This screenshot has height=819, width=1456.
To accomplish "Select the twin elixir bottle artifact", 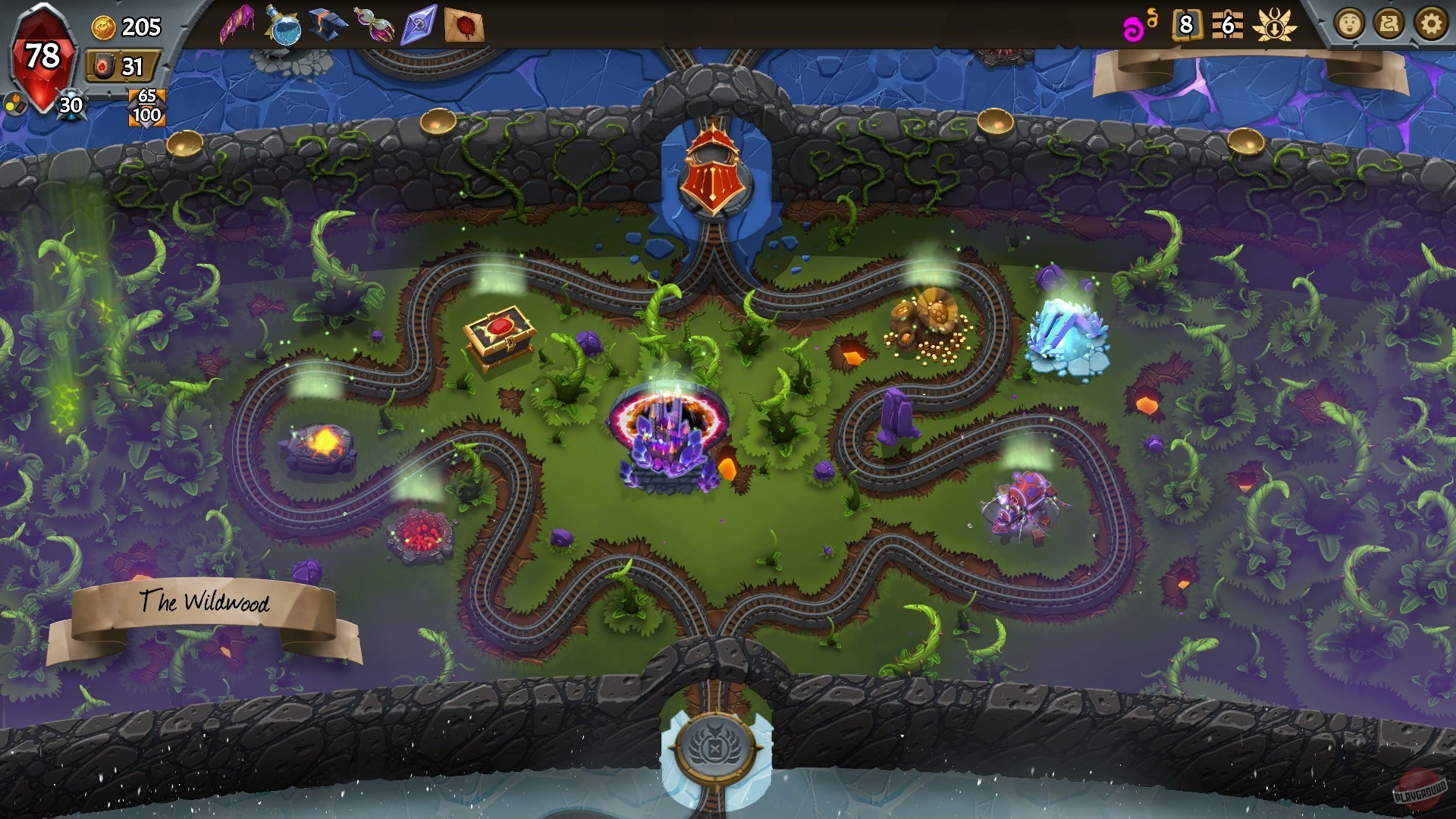I will pyautogui.click(x=375, y=23).
